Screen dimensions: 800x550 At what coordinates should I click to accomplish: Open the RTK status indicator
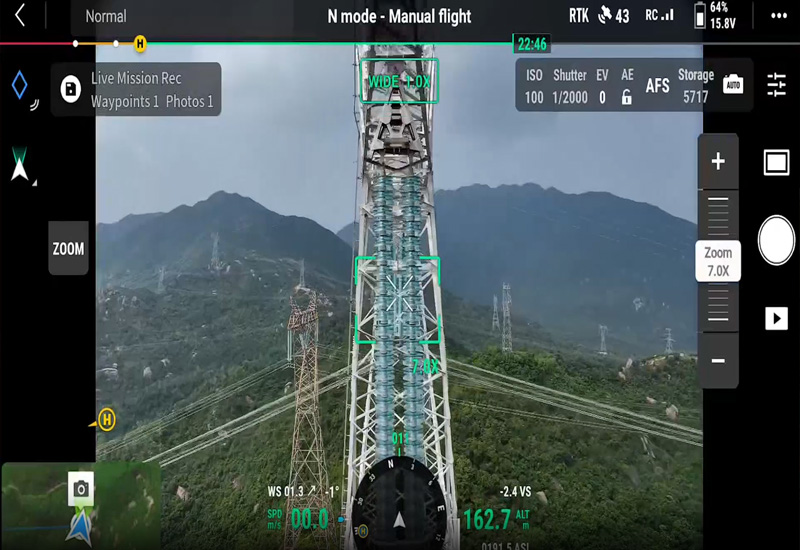click(579, 15)
